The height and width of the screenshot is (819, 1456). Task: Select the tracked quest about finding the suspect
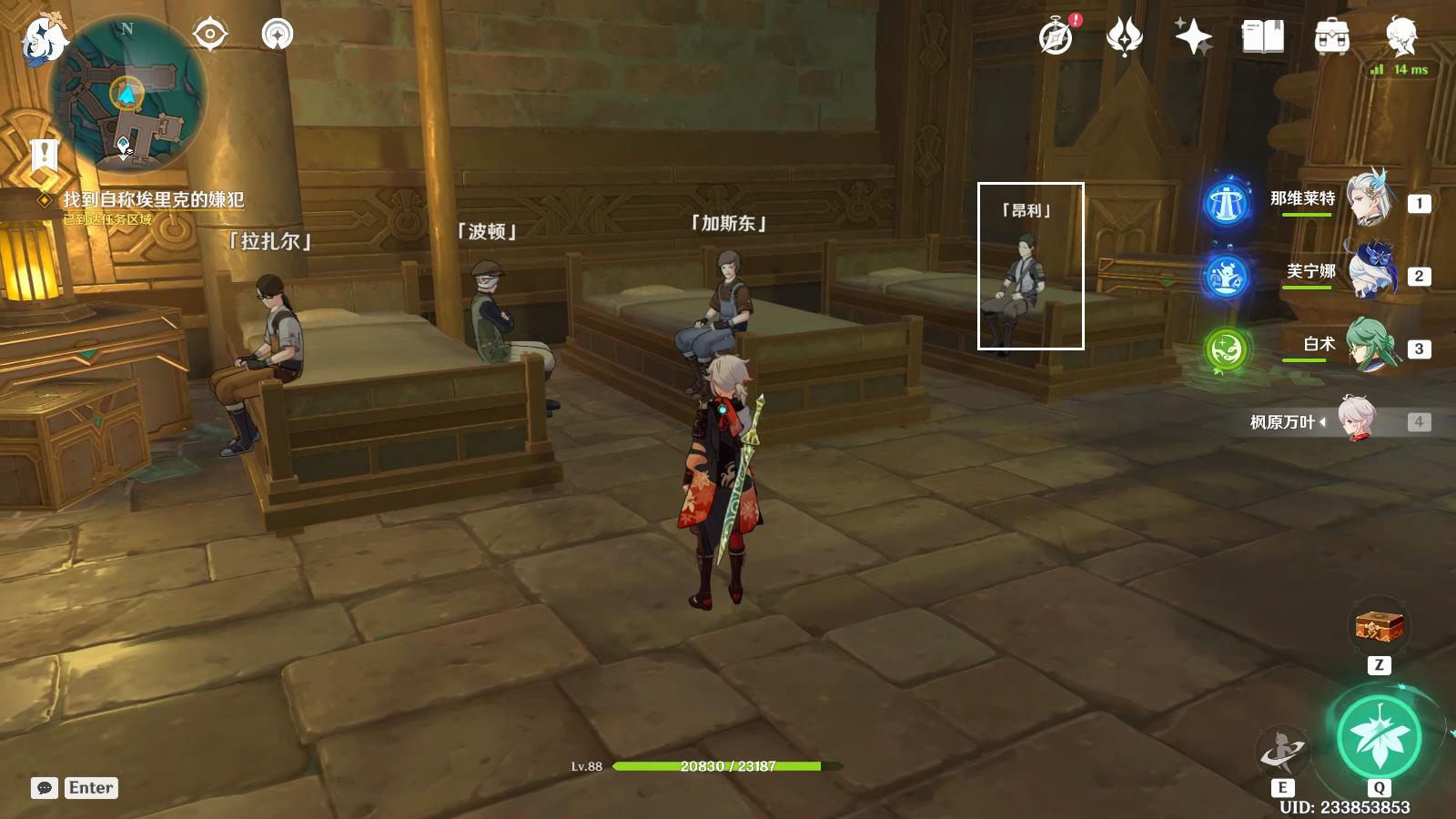153,199
